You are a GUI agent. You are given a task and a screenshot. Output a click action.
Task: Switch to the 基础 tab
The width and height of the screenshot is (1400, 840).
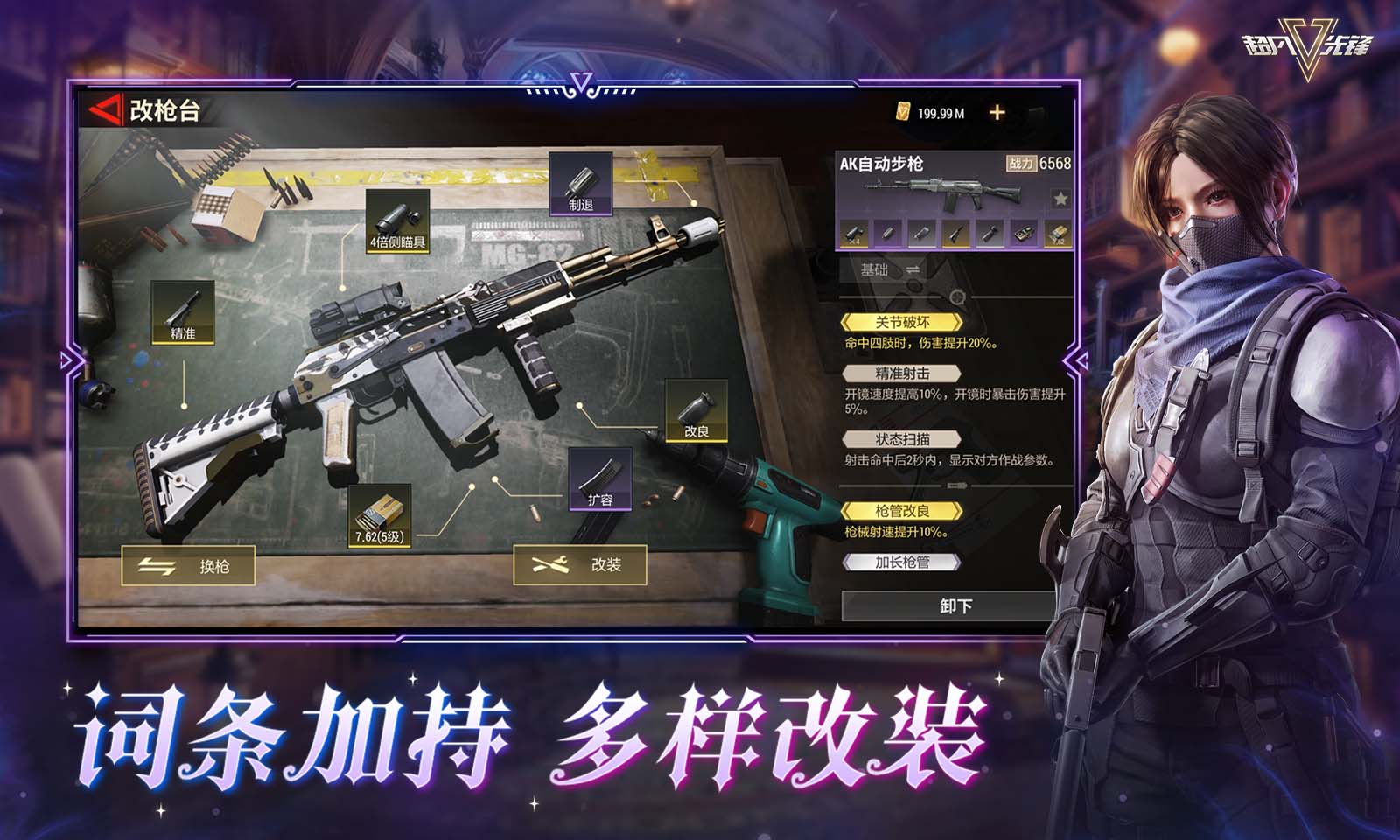874,269
